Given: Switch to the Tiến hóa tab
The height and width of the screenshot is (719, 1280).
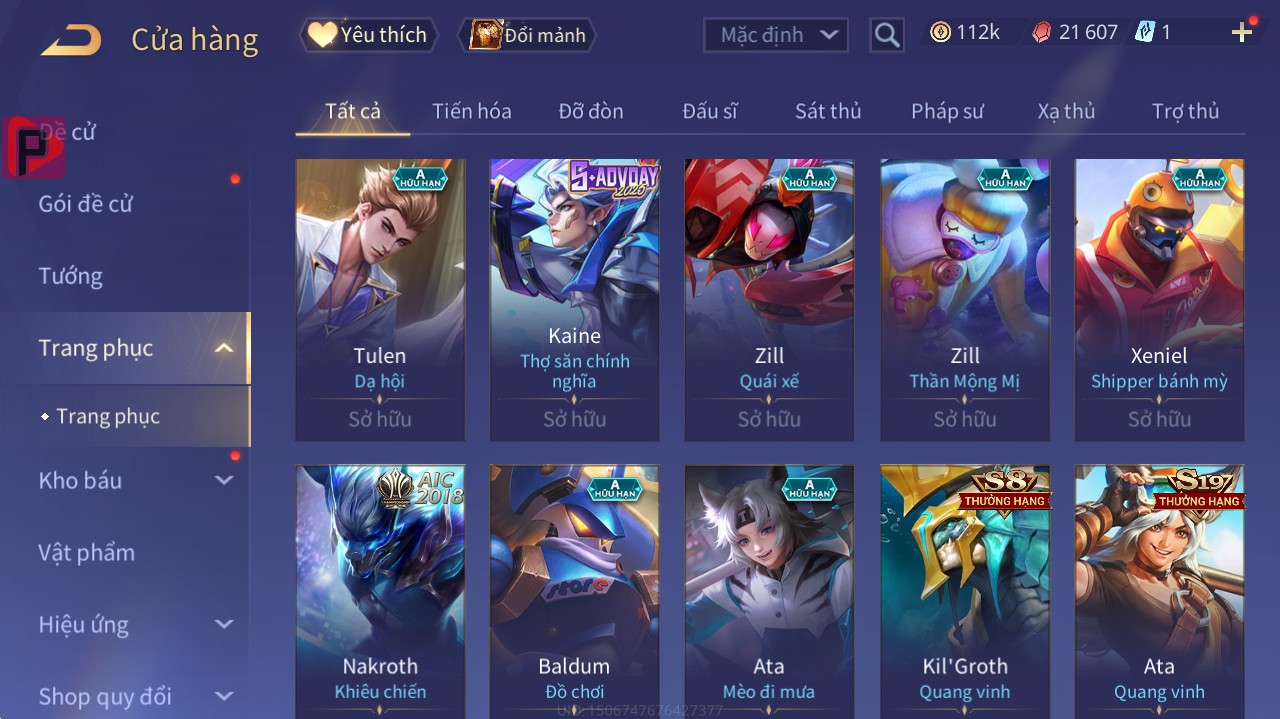Looking at the screenshot, I should (x=471, y=111).
